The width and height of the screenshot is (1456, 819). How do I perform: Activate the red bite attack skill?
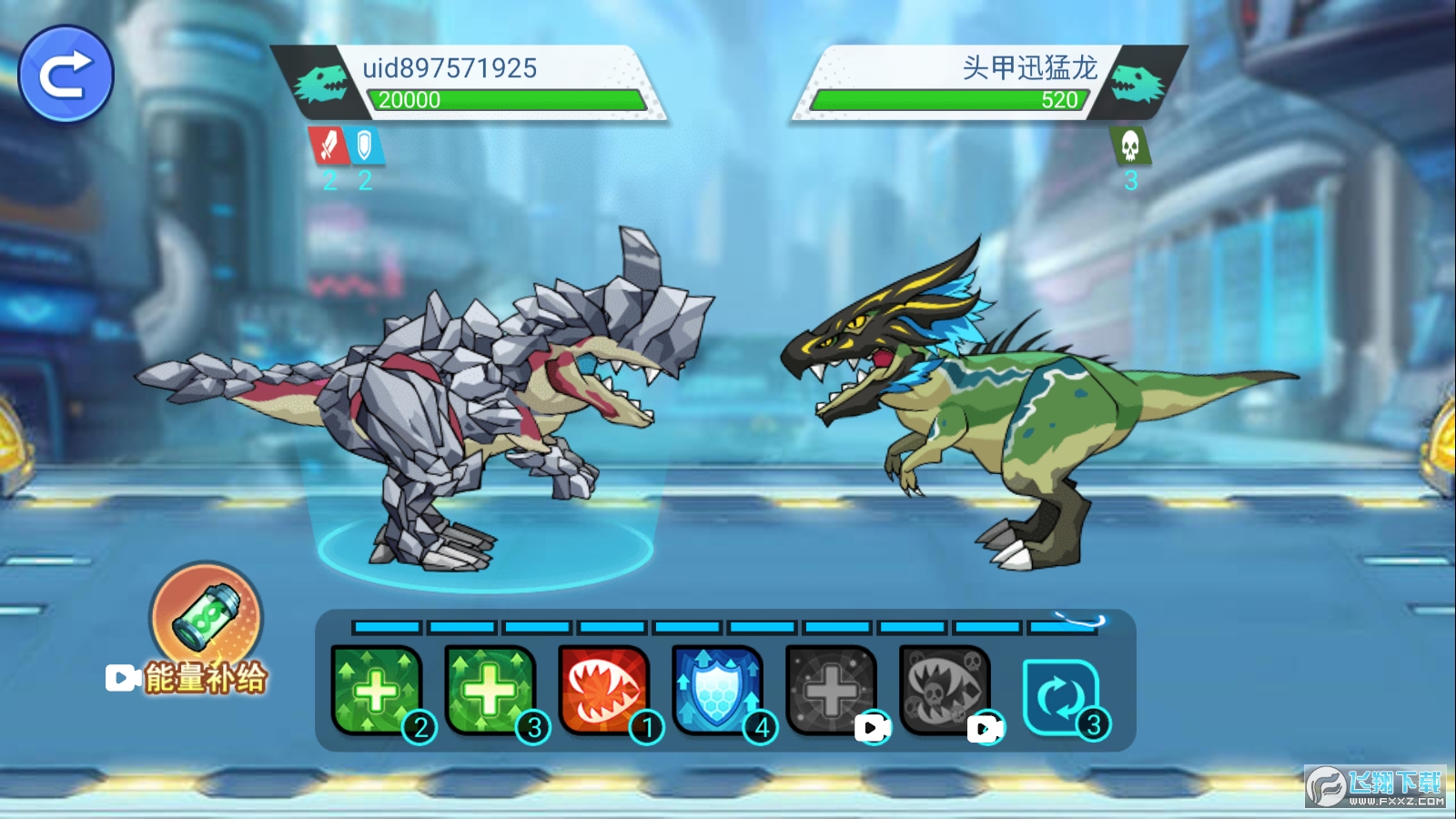[x=603, y=690]
